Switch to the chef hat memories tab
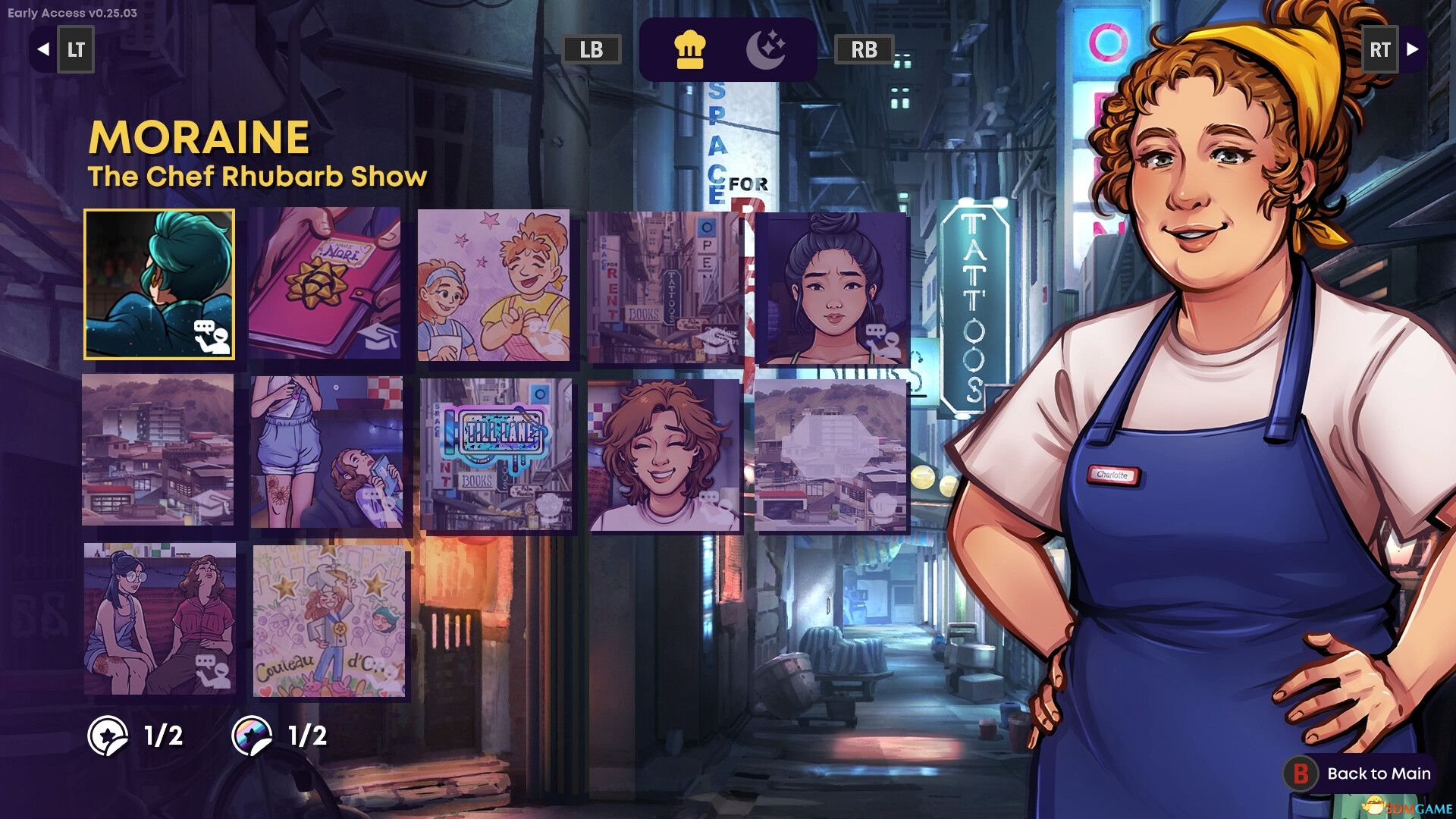 click(x=689, y=50)
